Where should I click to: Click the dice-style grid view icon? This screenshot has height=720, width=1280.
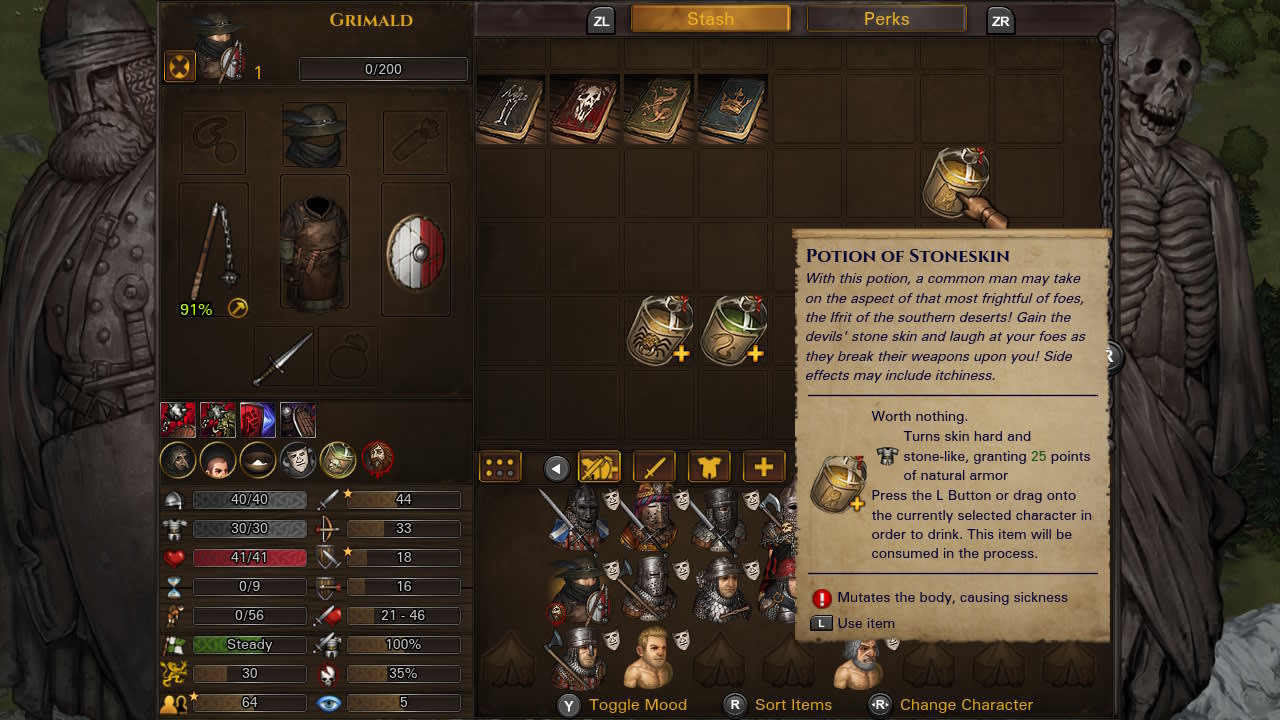(x=498, y=466)
